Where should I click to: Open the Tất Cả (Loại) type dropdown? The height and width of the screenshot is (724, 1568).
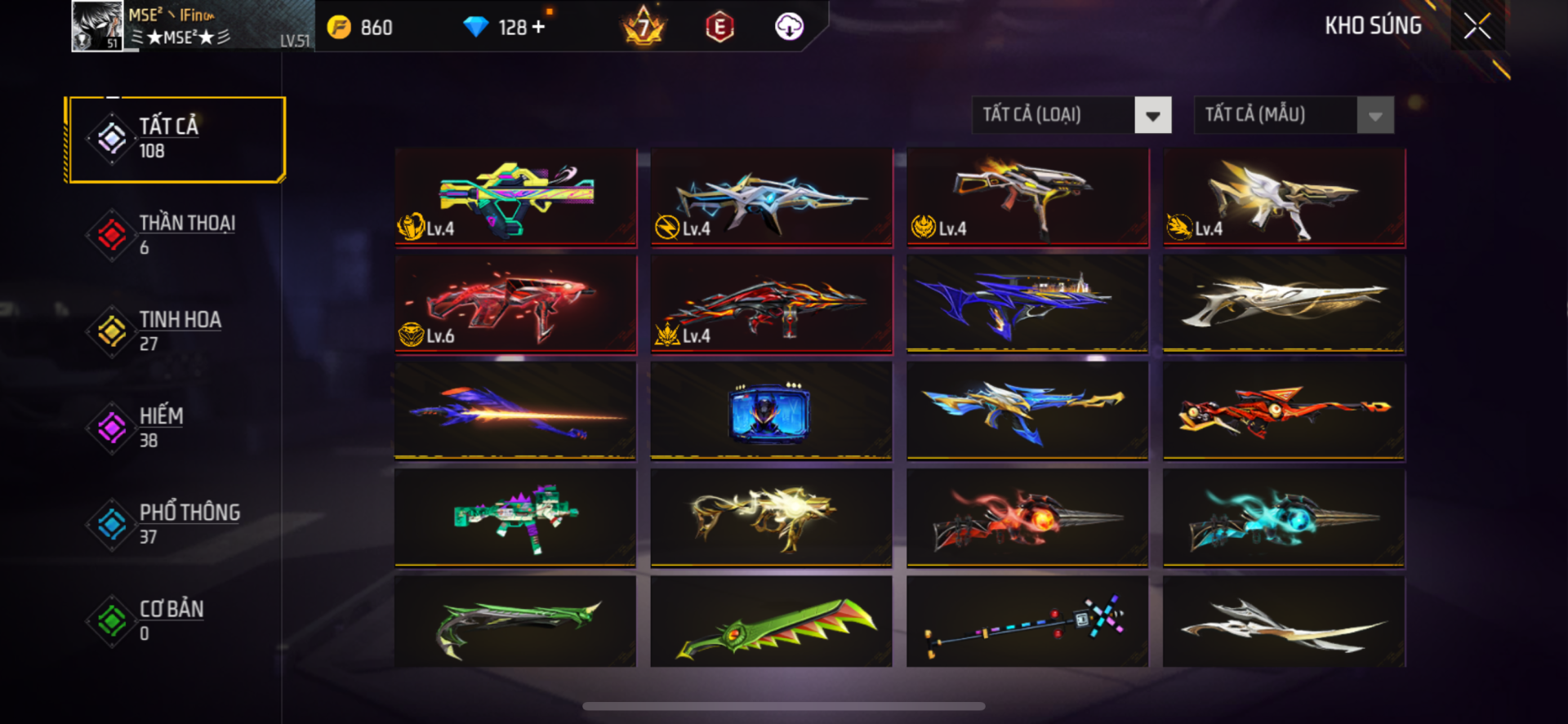click(1151, 115)
